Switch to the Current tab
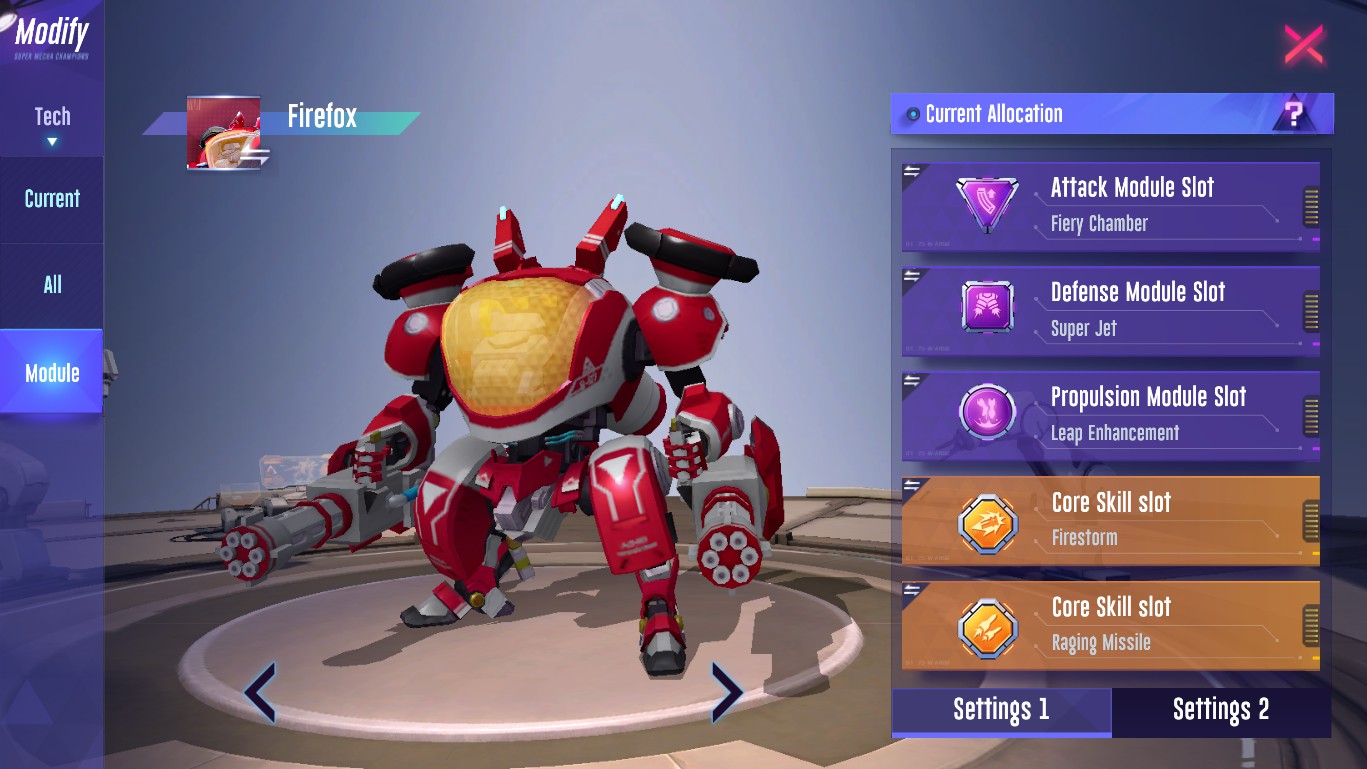The image size is (1367, 769). (52, 198)
